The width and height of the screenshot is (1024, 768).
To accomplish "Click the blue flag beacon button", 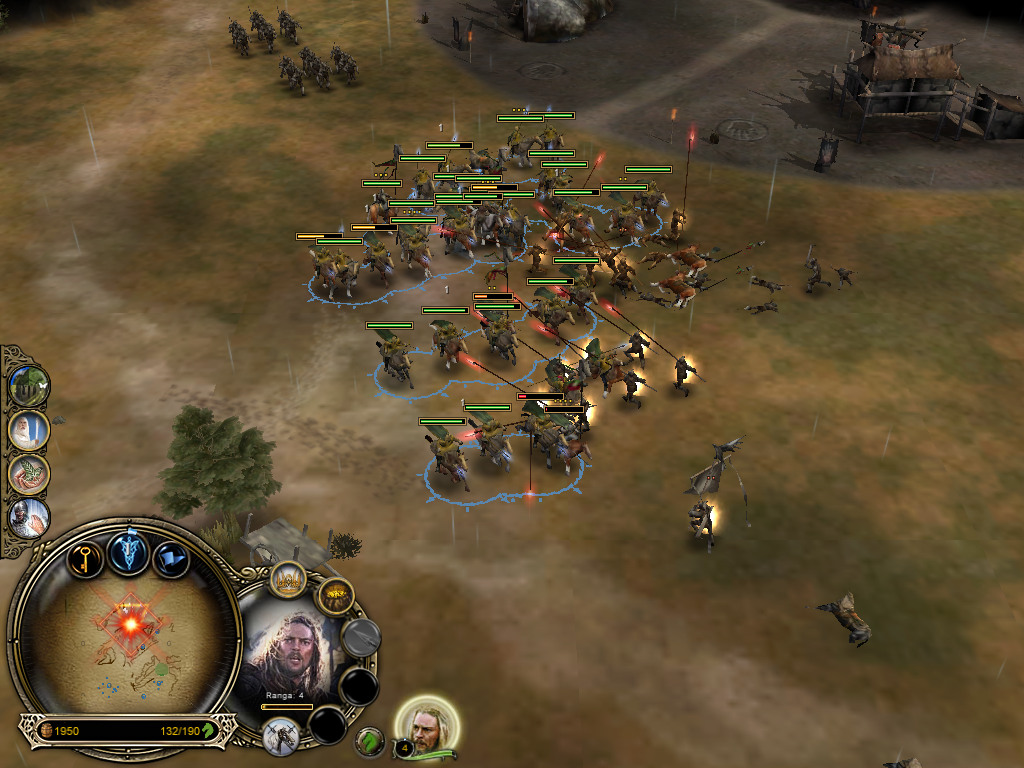I will pos(171,557).
